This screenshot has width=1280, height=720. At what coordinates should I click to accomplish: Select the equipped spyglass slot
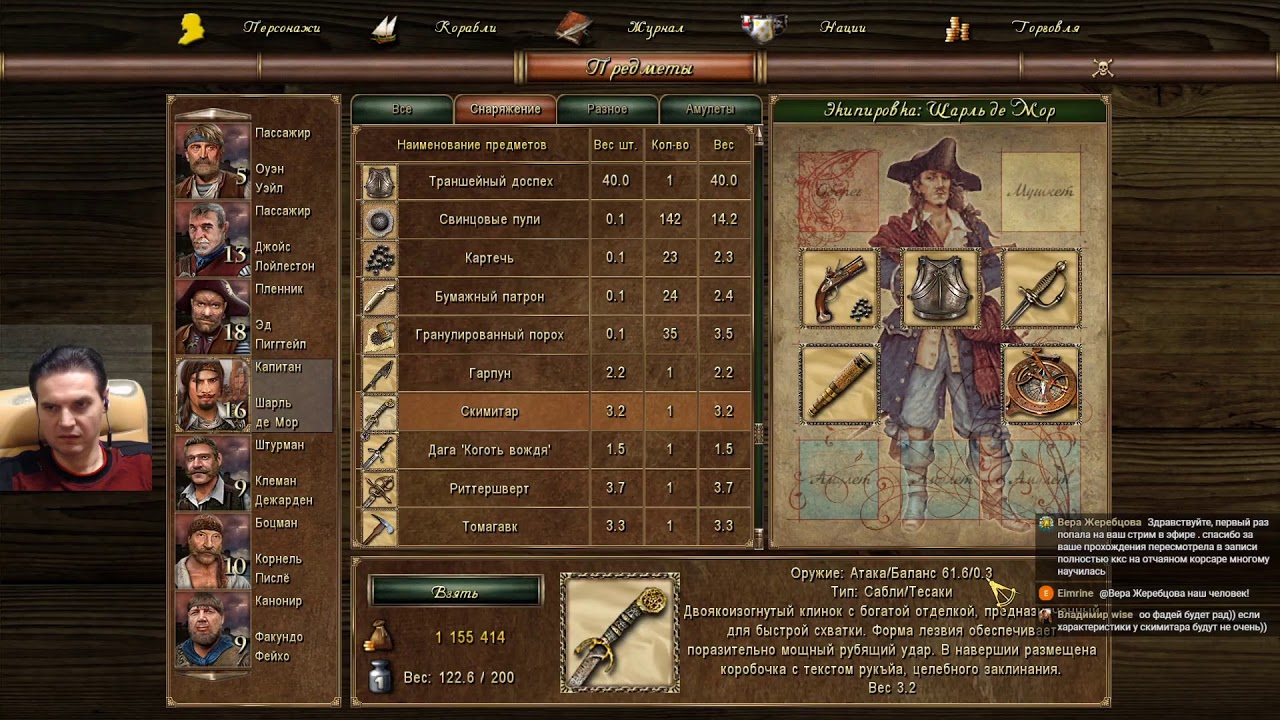point(839,384)
